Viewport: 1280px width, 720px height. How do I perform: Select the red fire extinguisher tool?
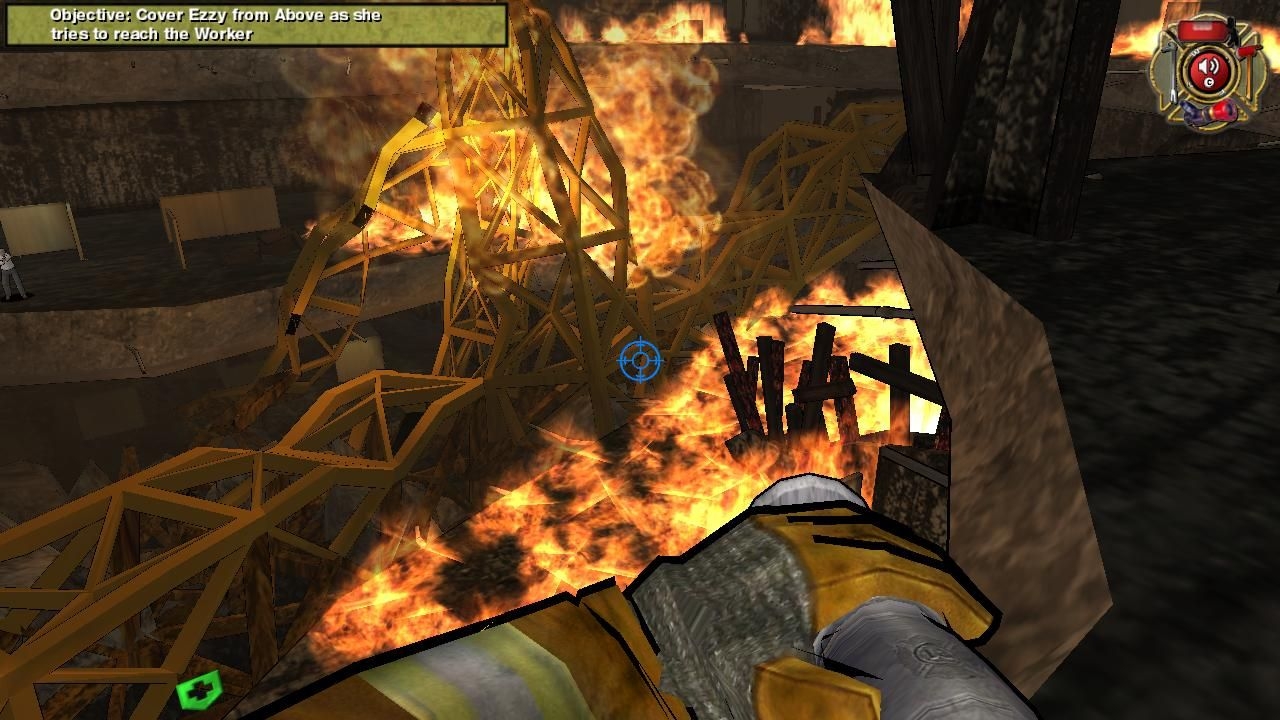pyautogui.click(x=1202, y=28)
